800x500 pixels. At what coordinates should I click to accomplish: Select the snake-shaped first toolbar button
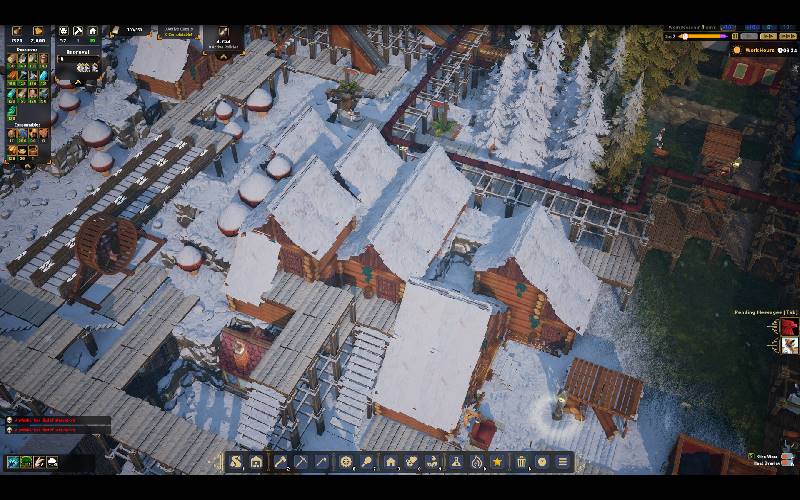235,462
